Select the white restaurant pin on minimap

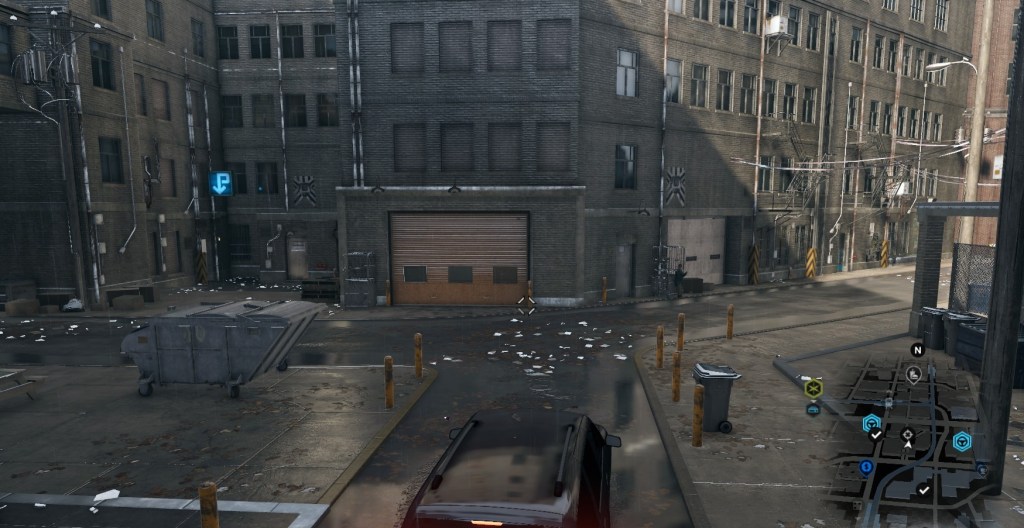913,374
